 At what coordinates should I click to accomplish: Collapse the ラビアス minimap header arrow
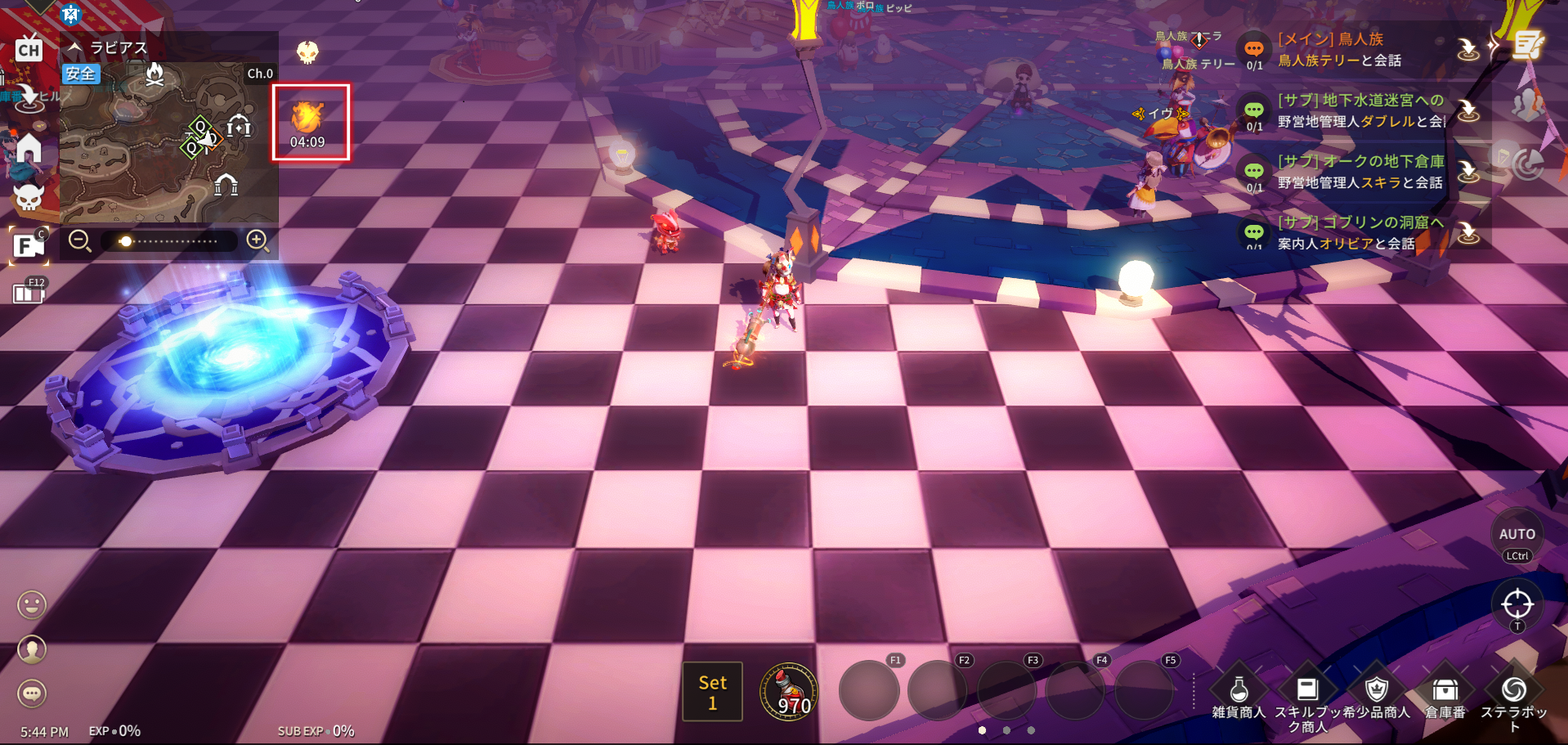tap(75, 47)
